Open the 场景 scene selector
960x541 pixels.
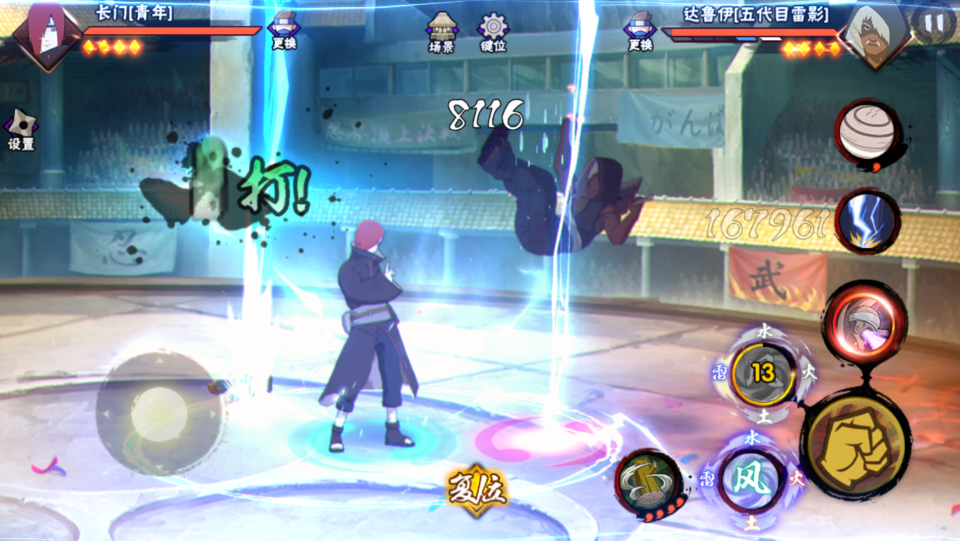441,32
